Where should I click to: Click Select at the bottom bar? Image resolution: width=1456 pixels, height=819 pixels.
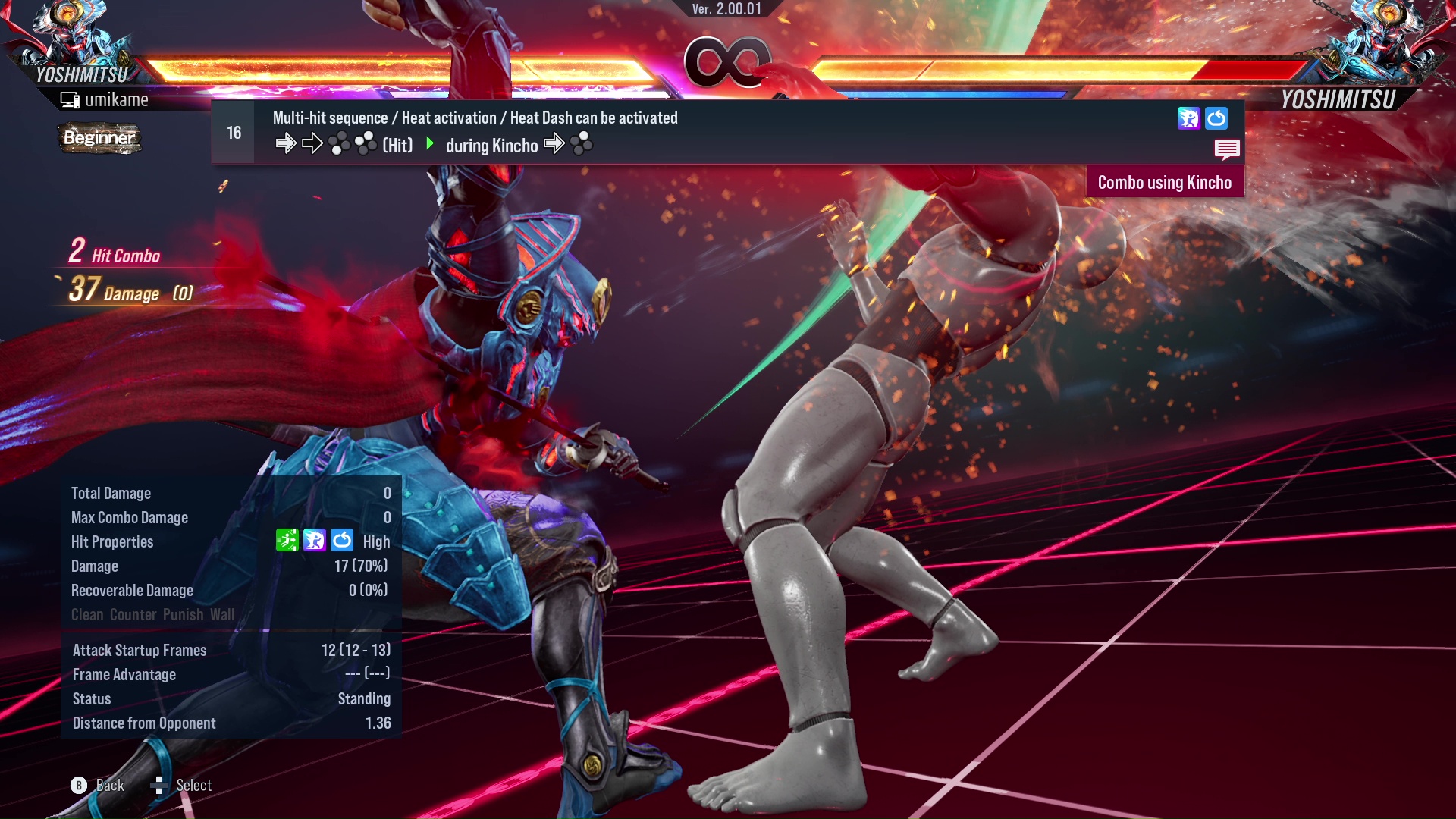coord(193,785)
